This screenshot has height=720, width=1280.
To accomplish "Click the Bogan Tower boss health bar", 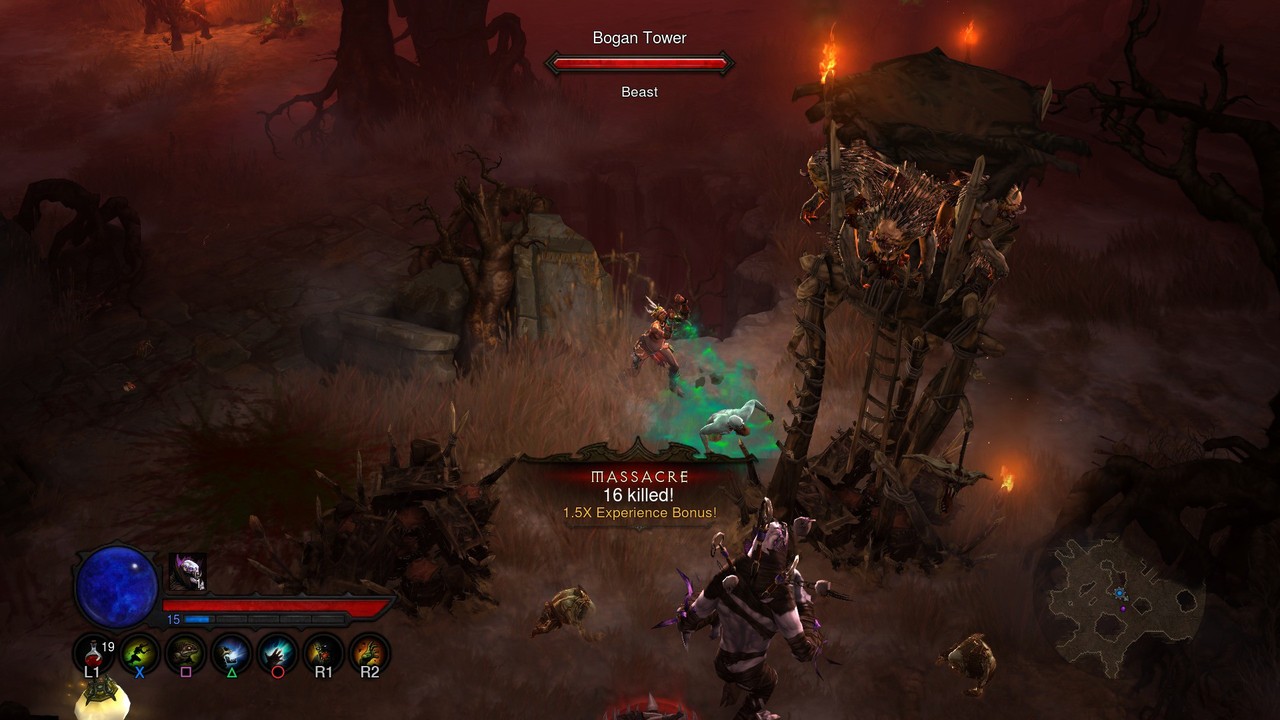I will (640, 63).
